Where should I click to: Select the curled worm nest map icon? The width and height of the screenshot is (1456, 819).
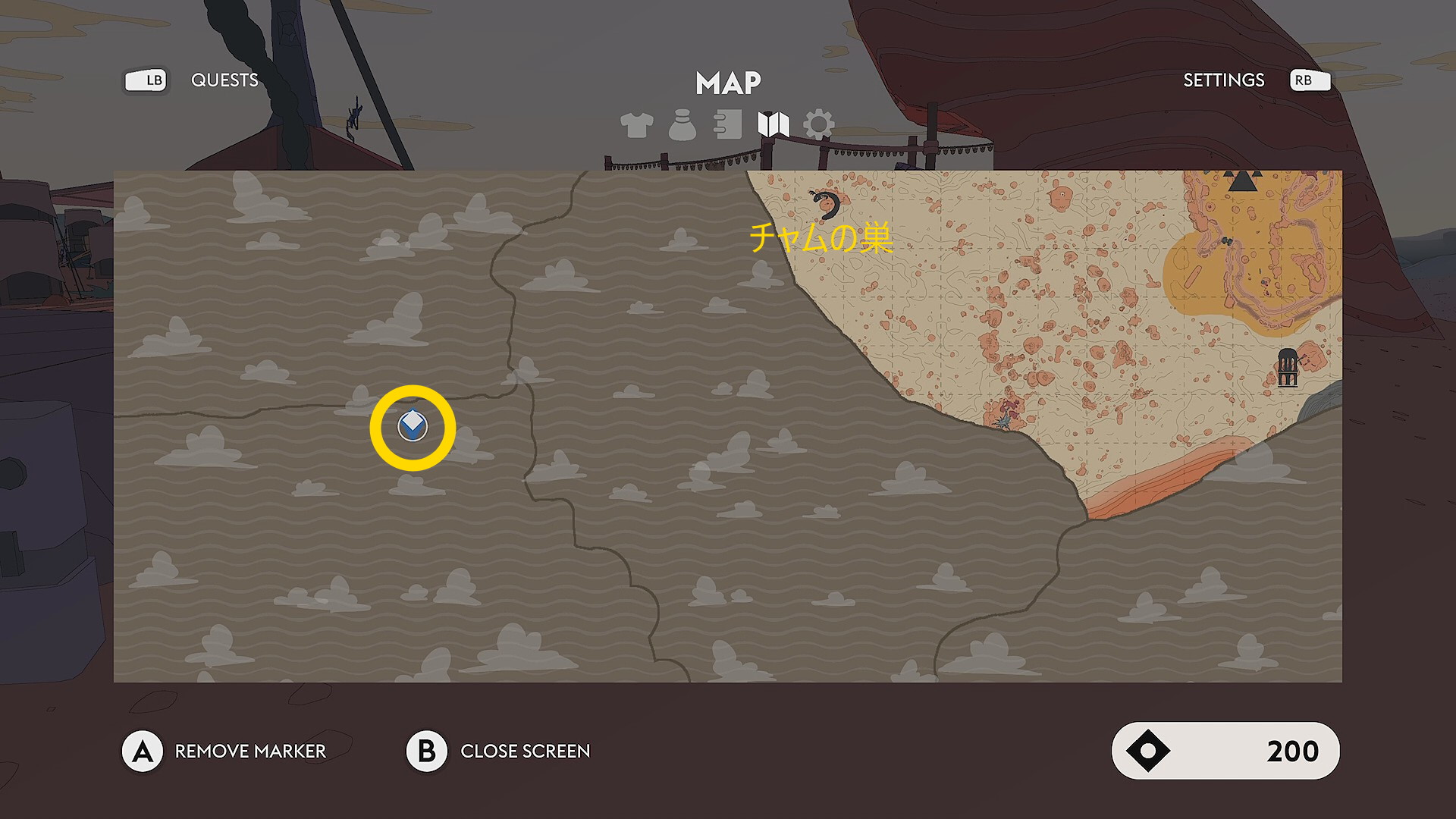tap(825, 204)
